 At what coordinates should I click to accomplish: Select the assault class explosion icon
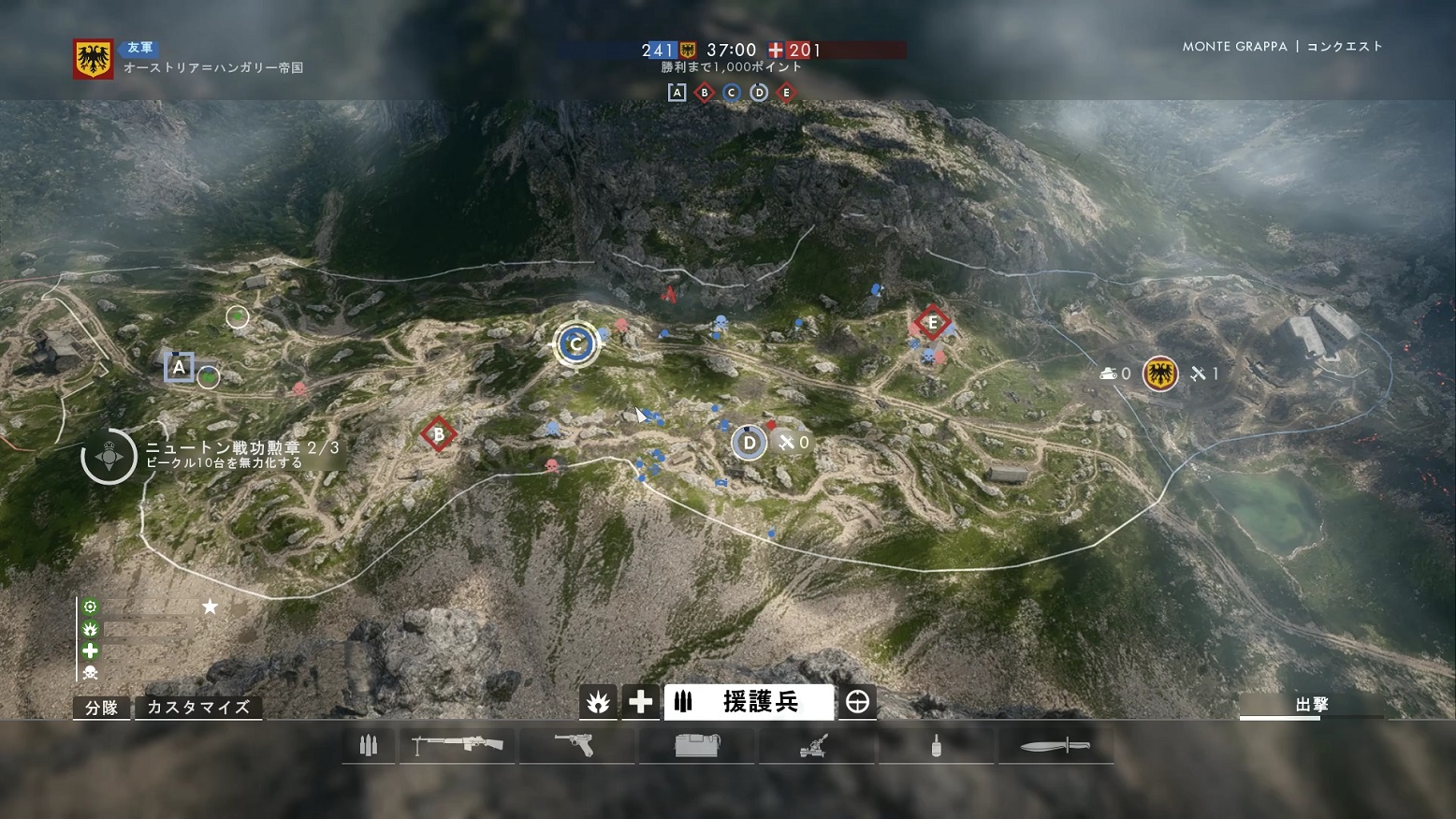click(x=598, y=702)
